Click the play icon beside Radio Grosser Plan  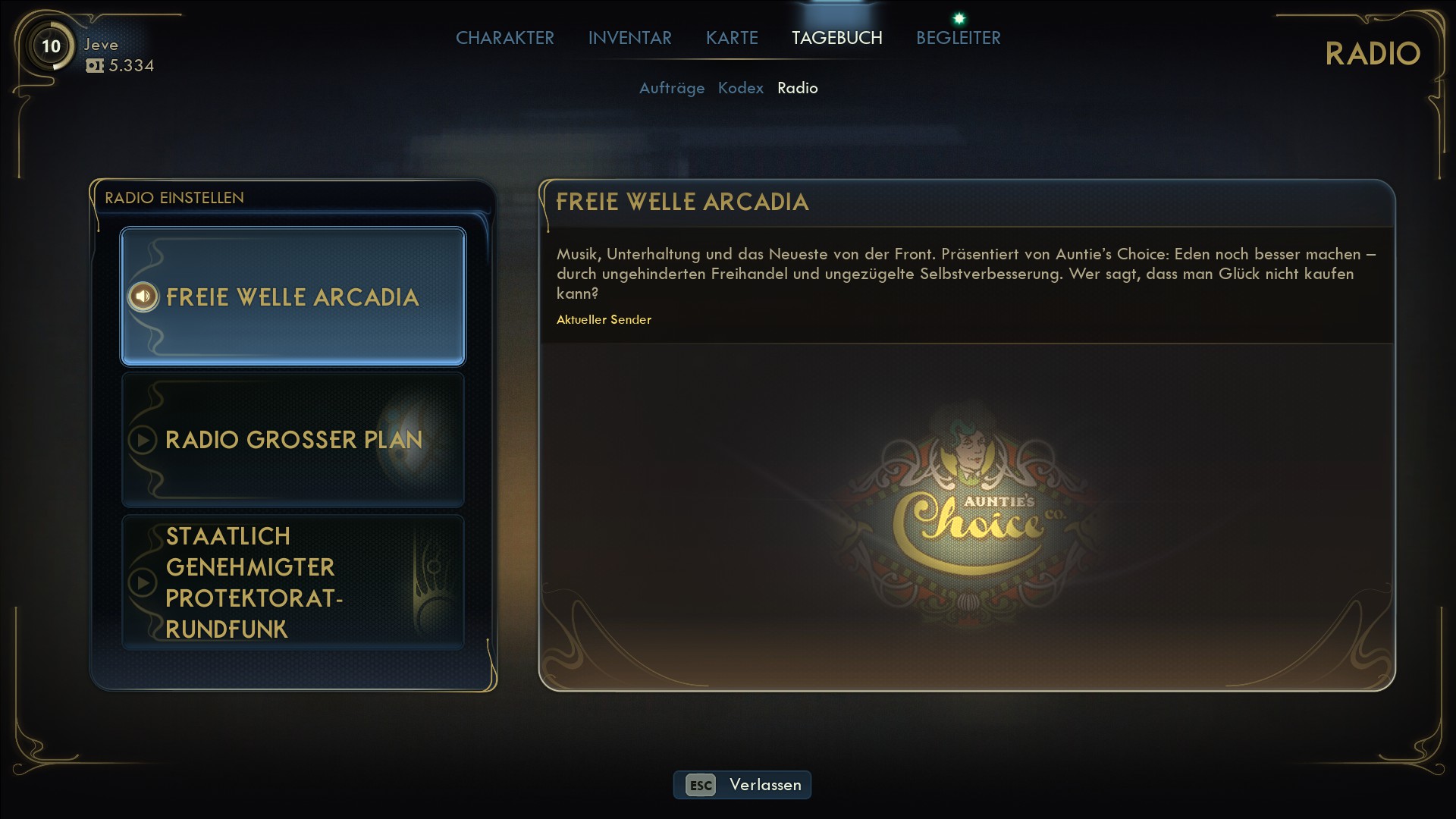click(x=143, y=440)
